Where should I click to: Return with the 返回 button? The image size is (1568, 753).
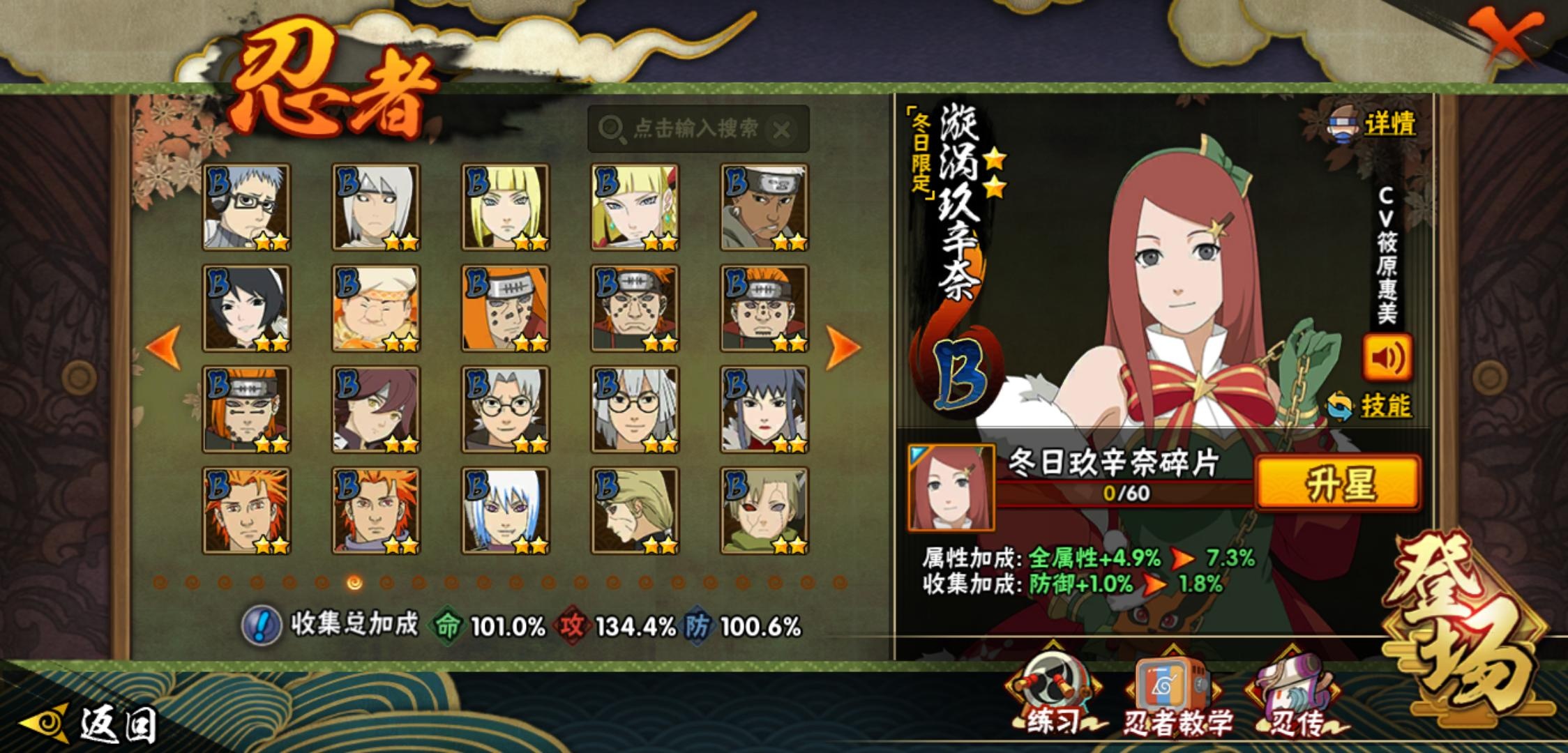(91, 725)
